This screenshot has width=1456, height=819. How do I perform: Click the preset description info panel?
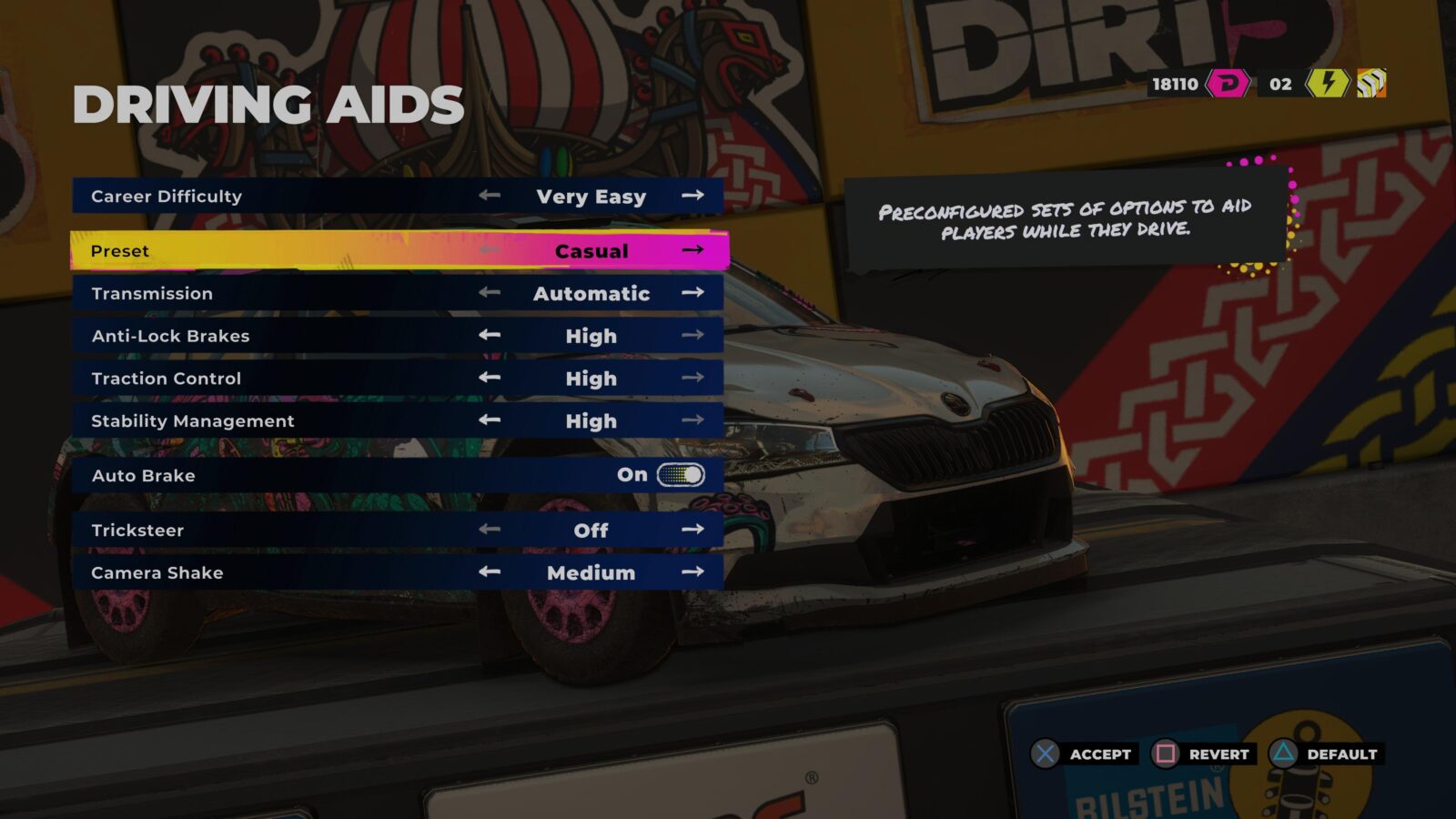[1063, 217]
